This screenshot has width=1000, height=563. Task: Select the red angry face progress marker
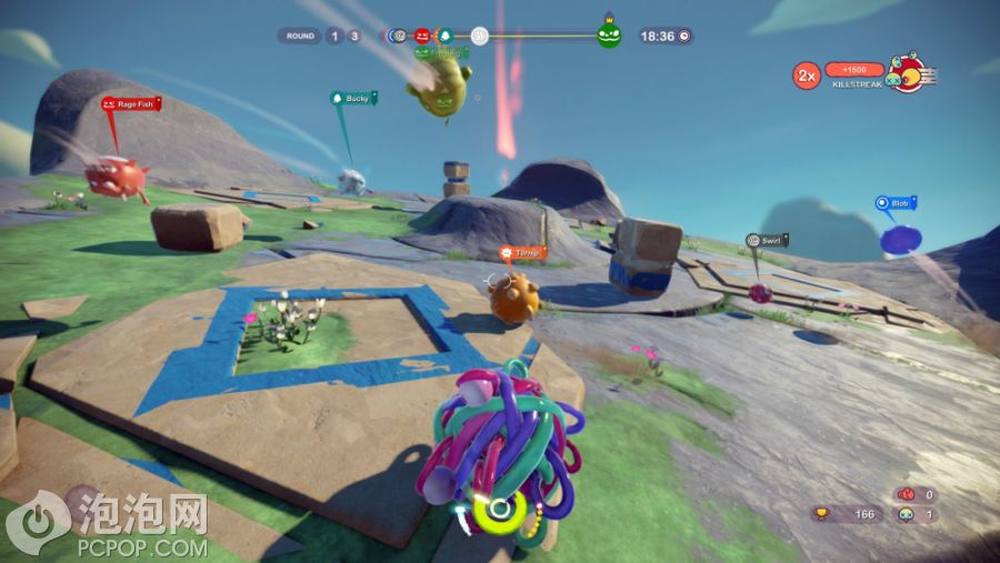422,36
